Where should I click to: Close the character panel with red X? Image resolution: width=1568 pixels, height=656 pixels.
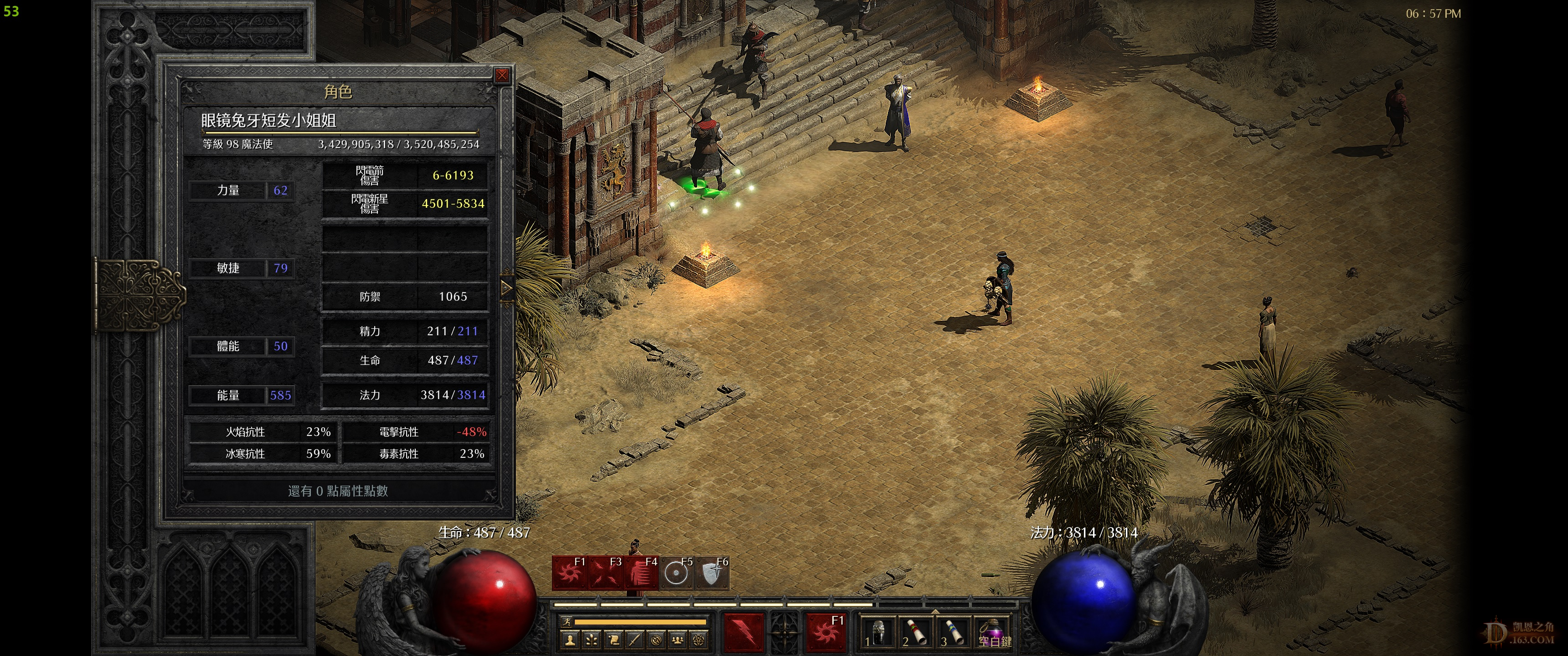pos(501,76)
